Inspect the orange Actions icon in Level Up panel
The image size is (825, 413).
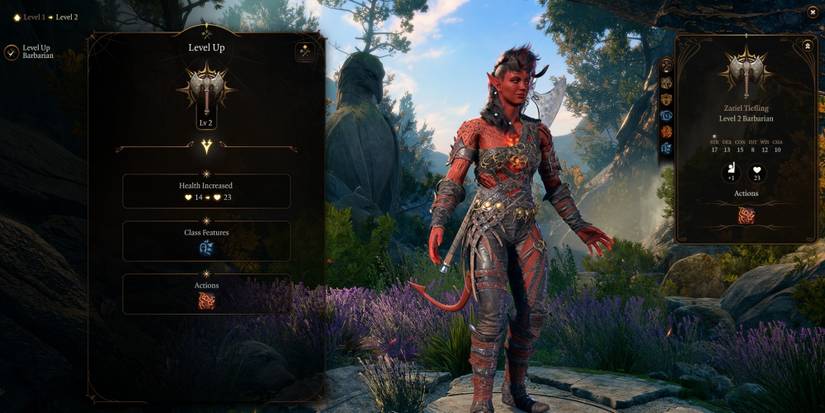pos(206,300)
